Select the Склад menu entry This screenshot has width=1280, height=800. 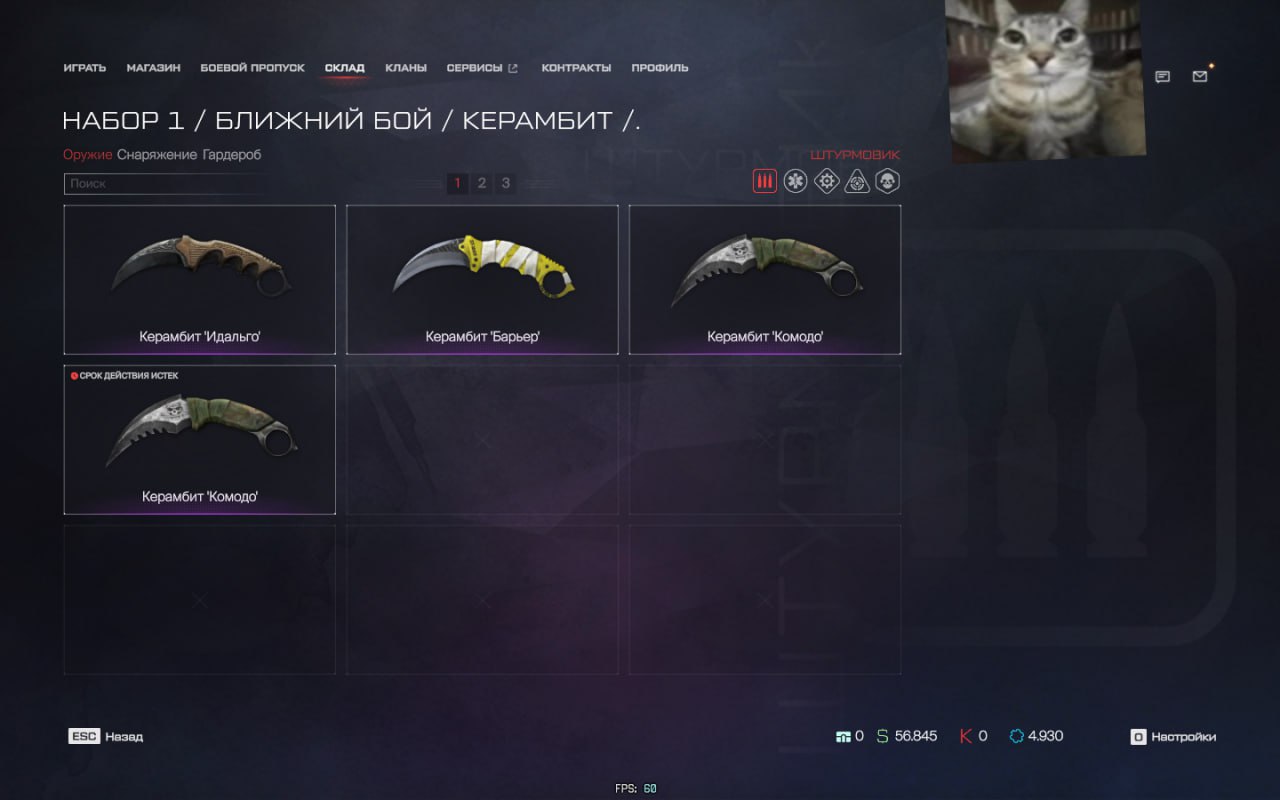tap(344, 68)
